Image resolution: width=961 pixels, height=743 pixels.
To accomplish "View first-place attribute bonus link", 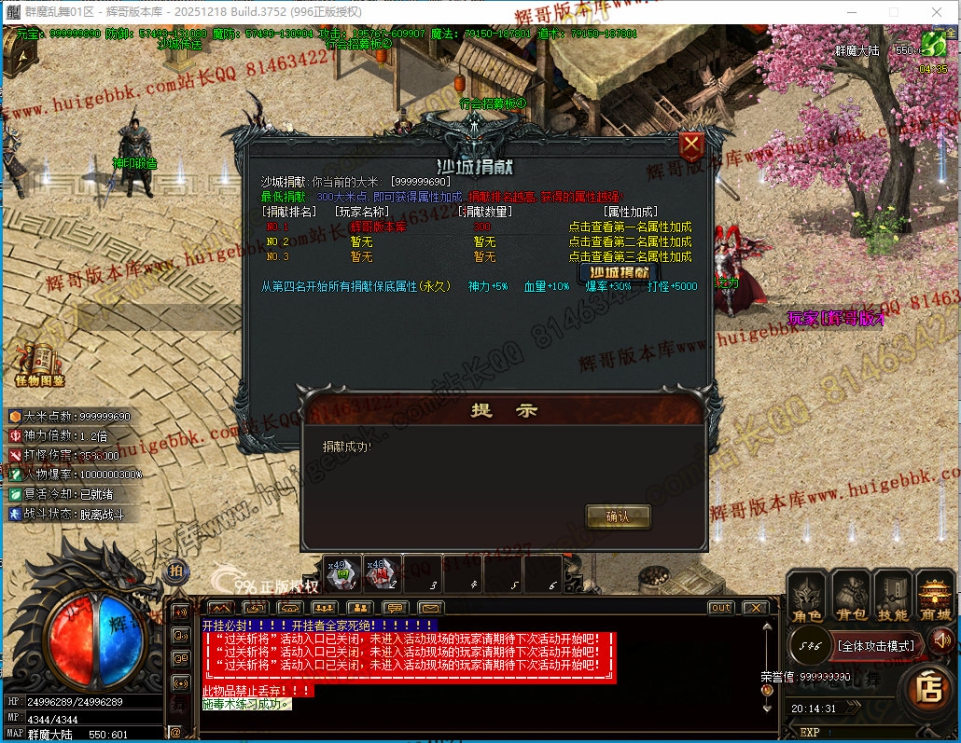I will point(630,227).
